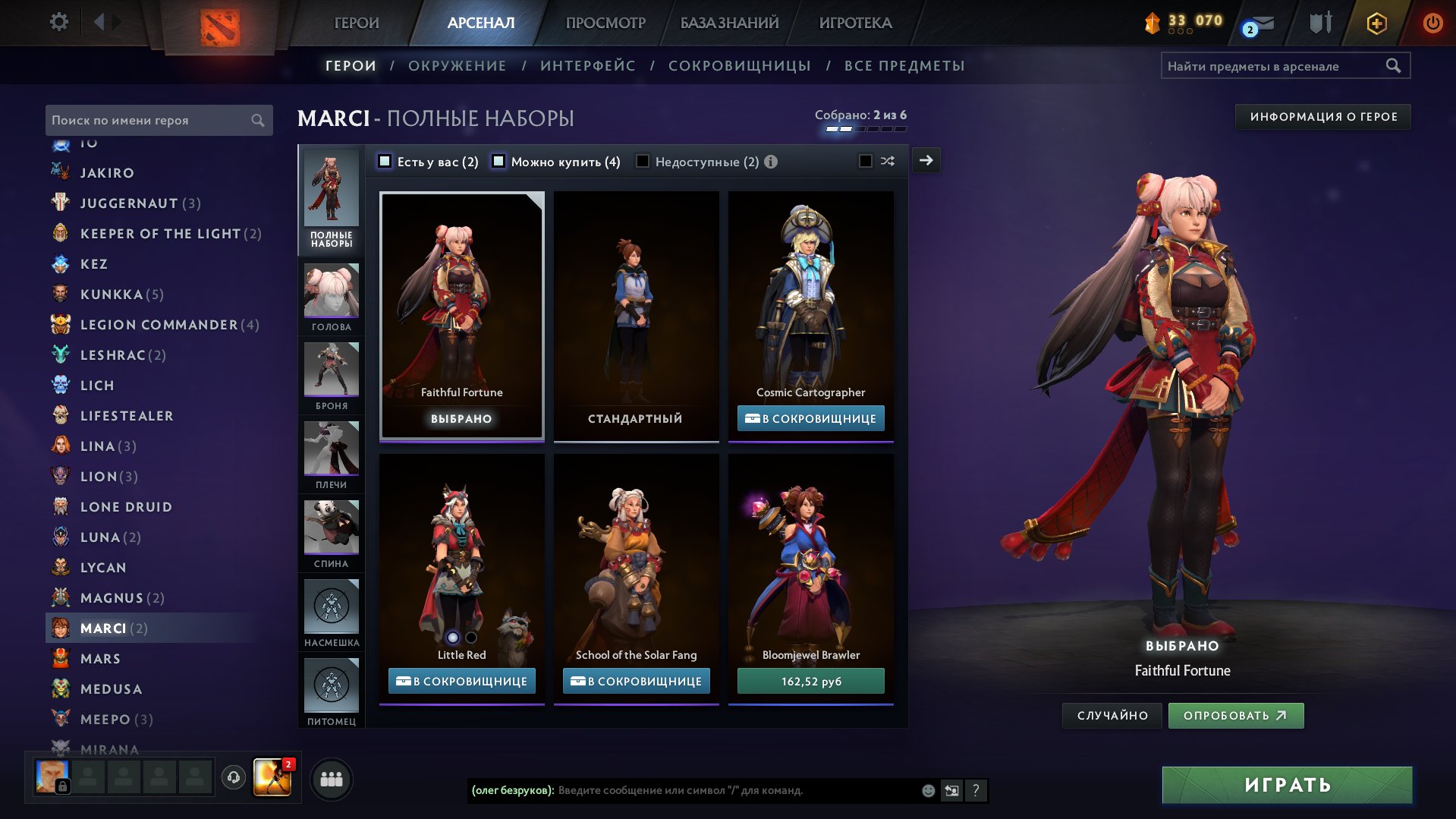Buy Bloomjewel Brawler for 162,52 руб
Viewport: 1456px width, 819px height.
pyautogui.click(x=810, y=681)
